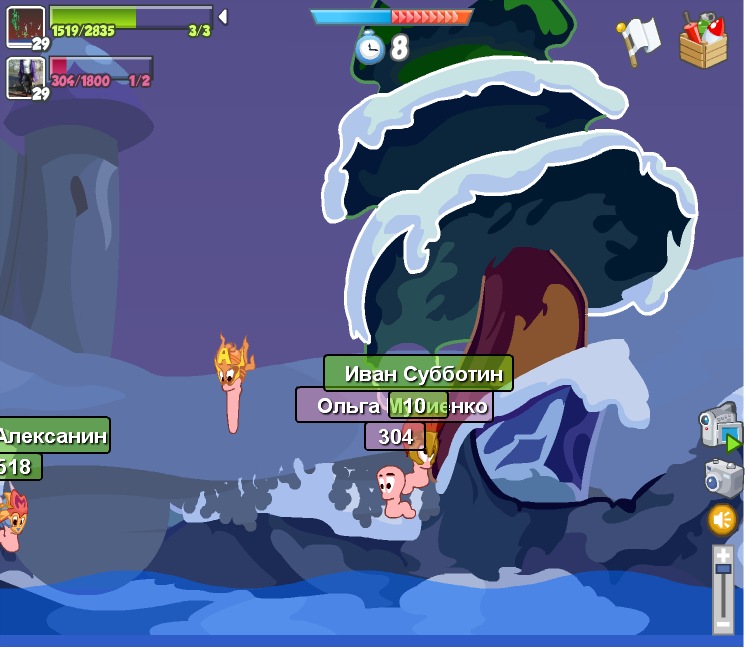
Task: Zoom in with the plus button
Action: [723, 553]
